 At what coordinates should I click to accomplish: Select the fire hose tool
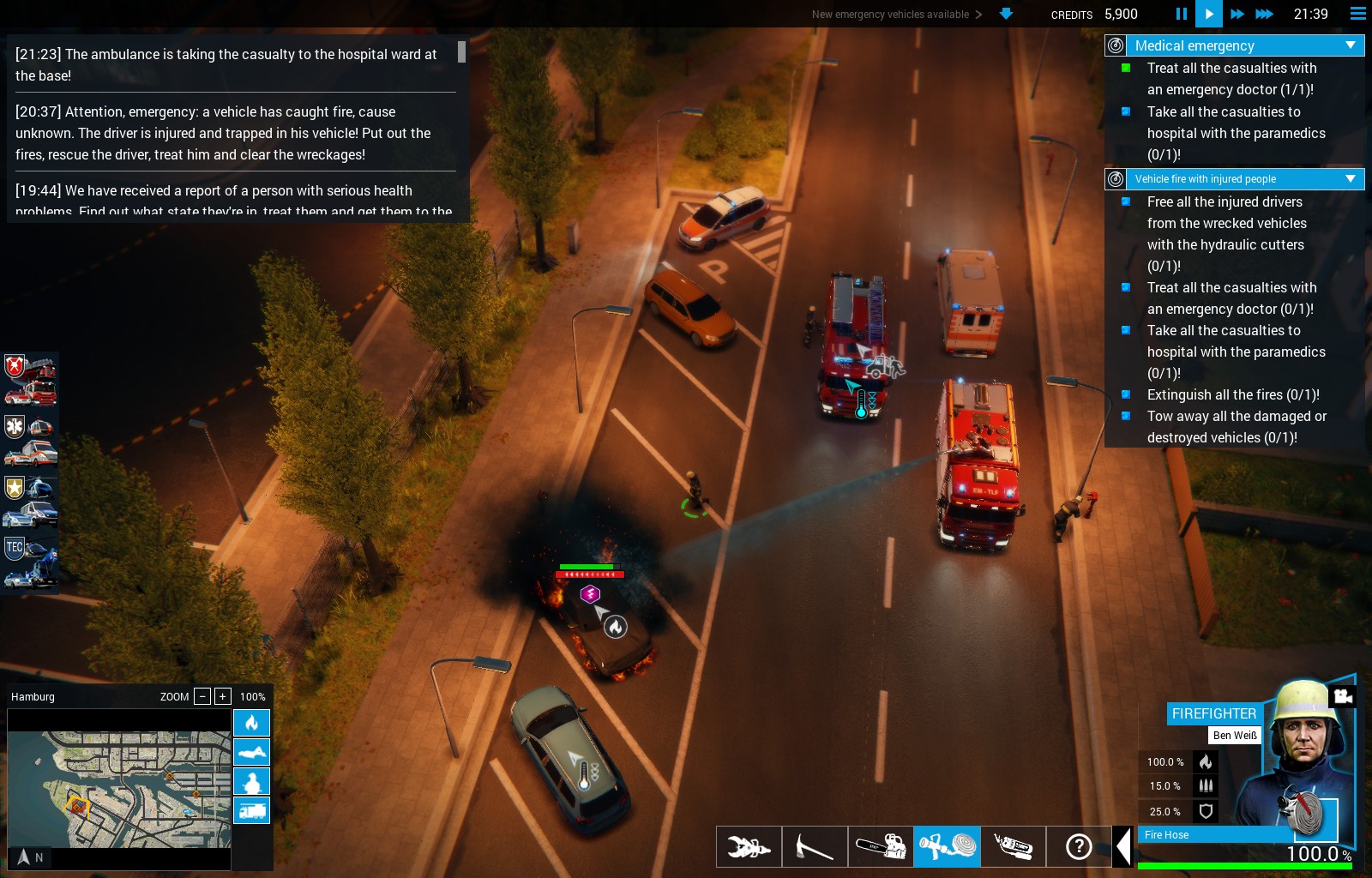(947, 847)
